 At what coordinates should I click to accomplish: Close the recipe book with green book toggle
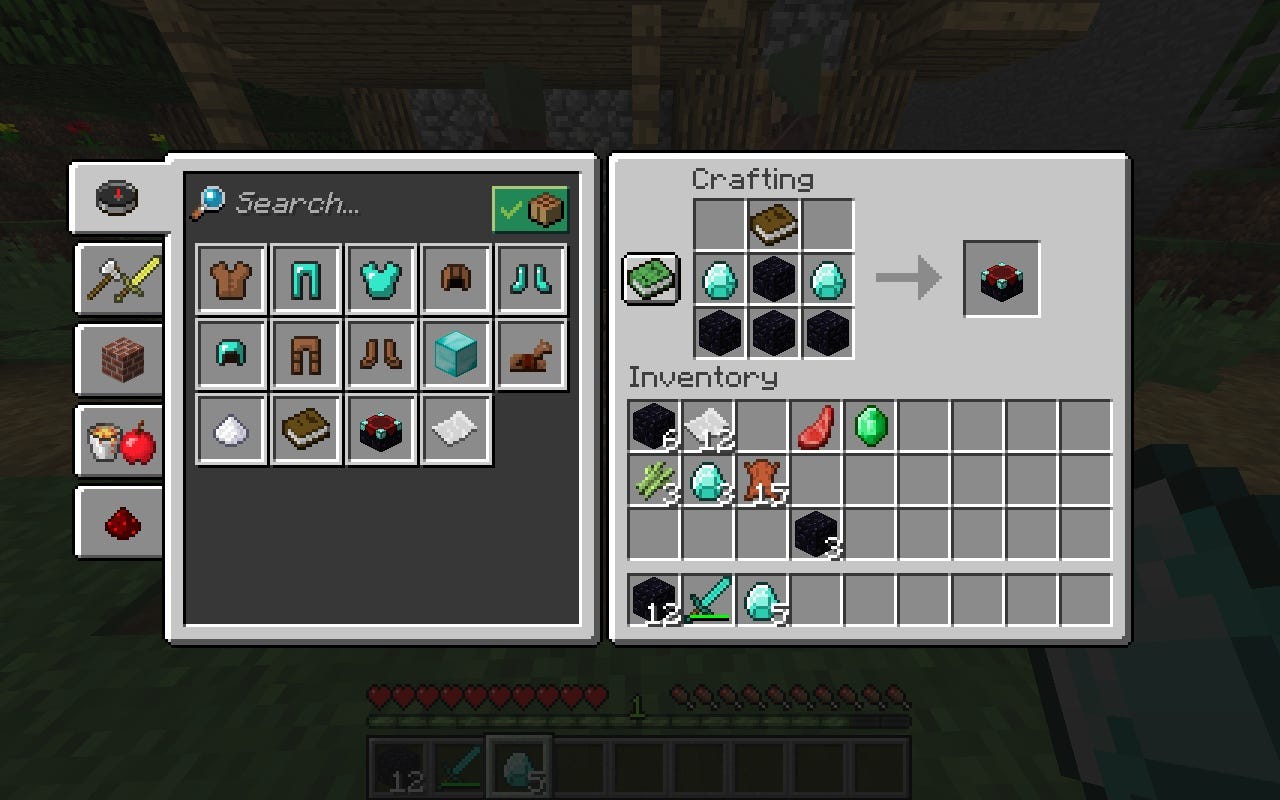pyautogui.click(x=651, y=280)
